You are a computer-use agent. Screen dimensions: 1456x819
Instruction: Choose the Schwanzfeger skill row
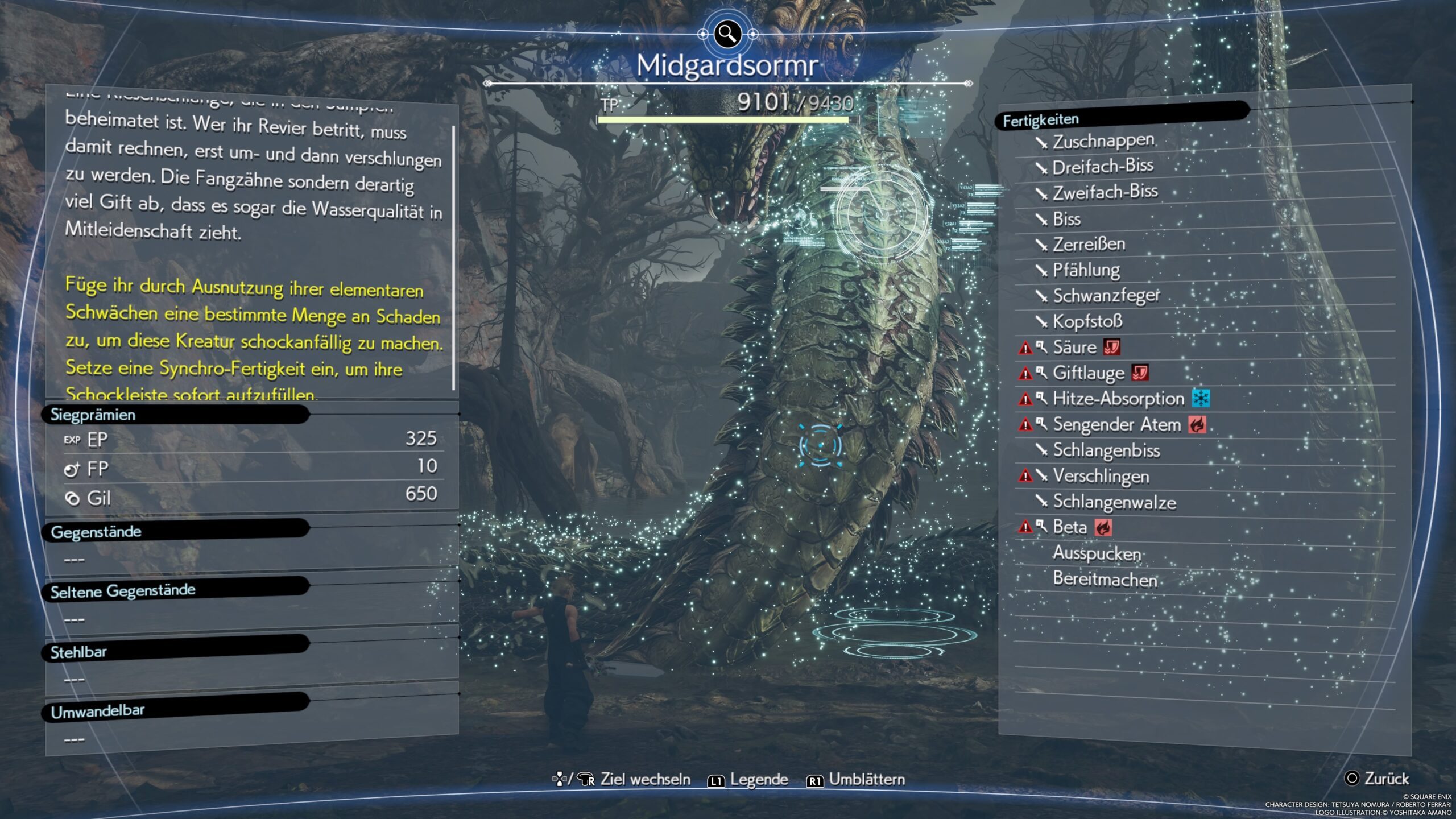pos(1106,296)
